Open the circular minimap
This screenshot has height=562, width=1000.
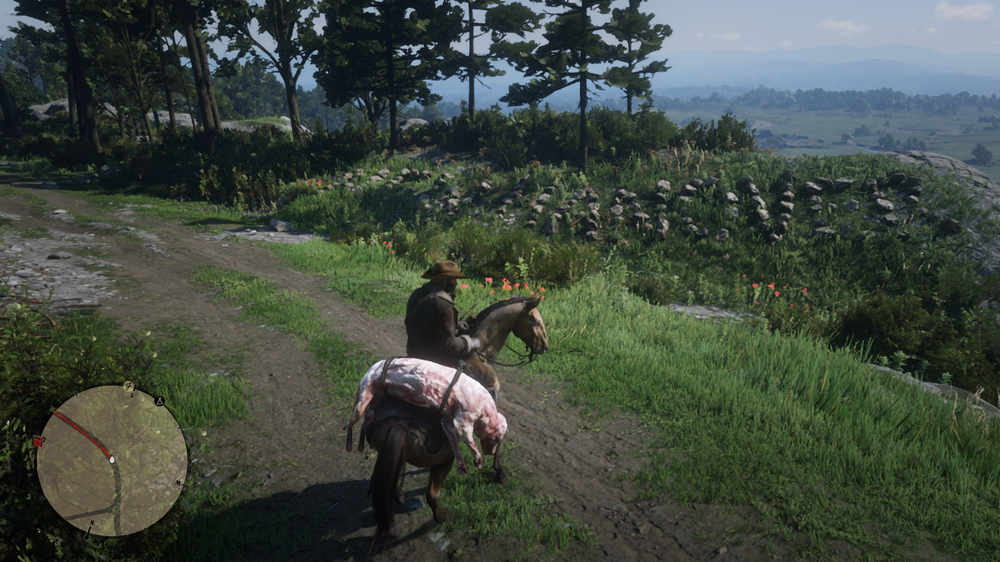112,461
